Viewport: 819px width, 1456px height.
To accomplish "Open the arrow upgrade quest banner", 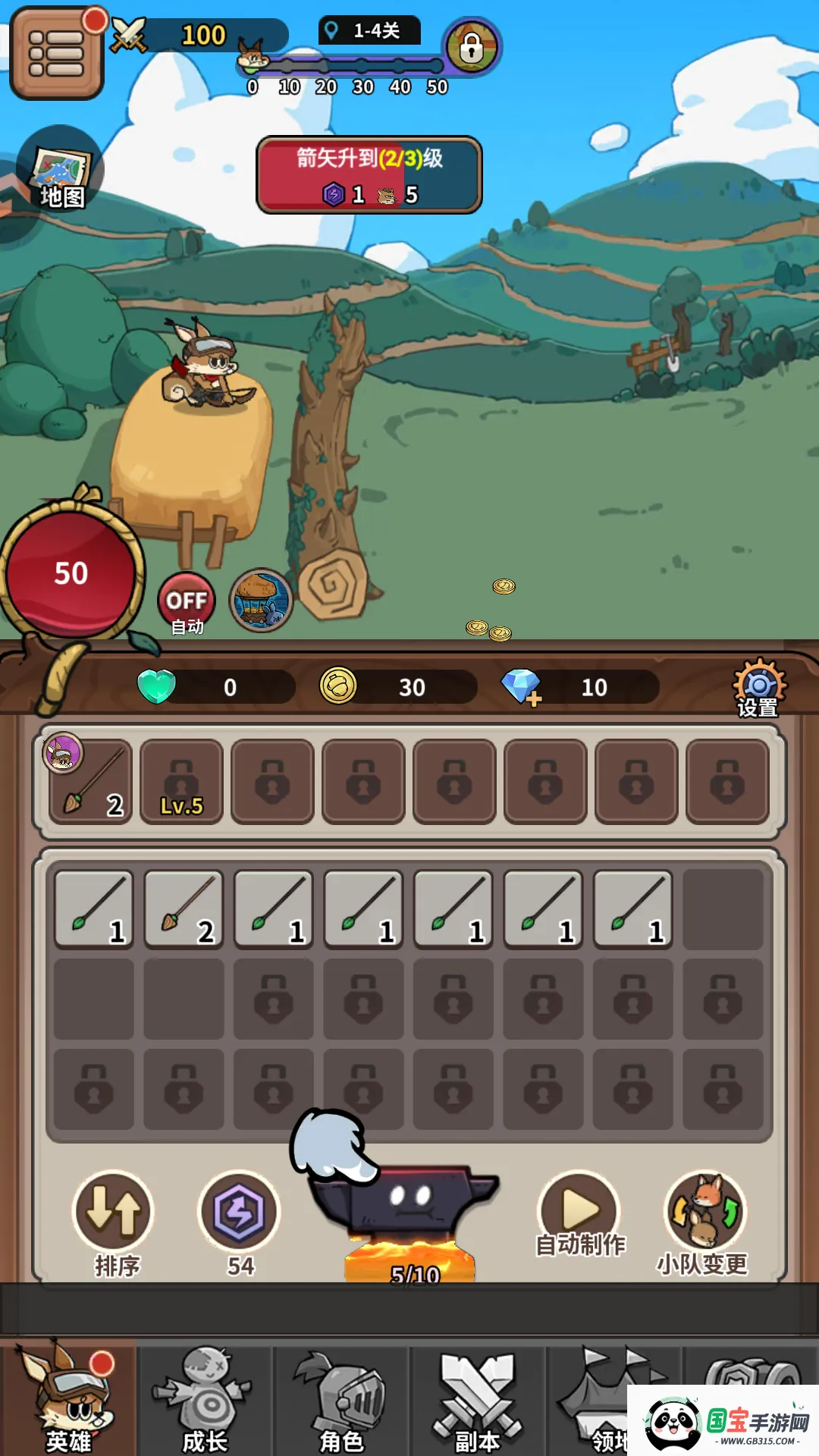I will [x=369, y=175].
